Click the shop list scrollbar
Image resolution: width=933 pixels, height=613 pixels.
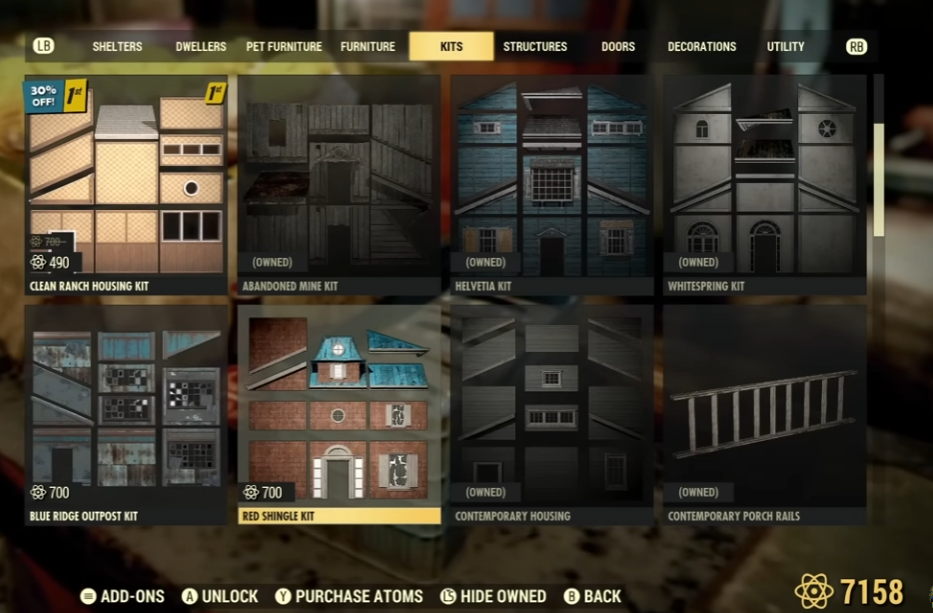(879, 180)
